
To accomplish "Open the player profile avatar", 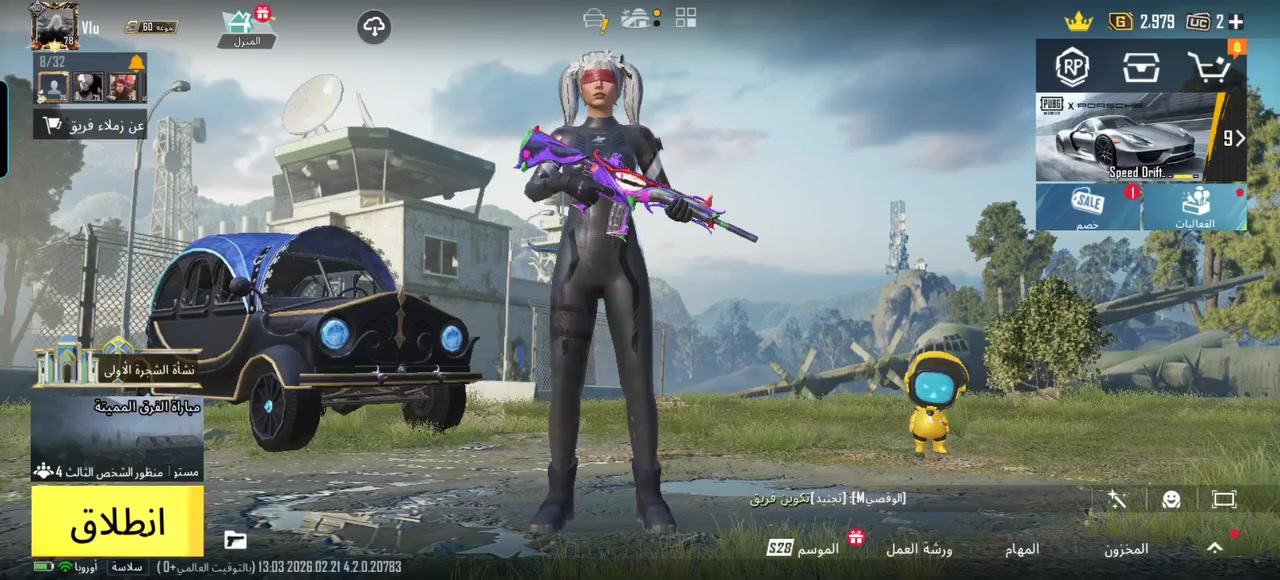I will point(54,25).
